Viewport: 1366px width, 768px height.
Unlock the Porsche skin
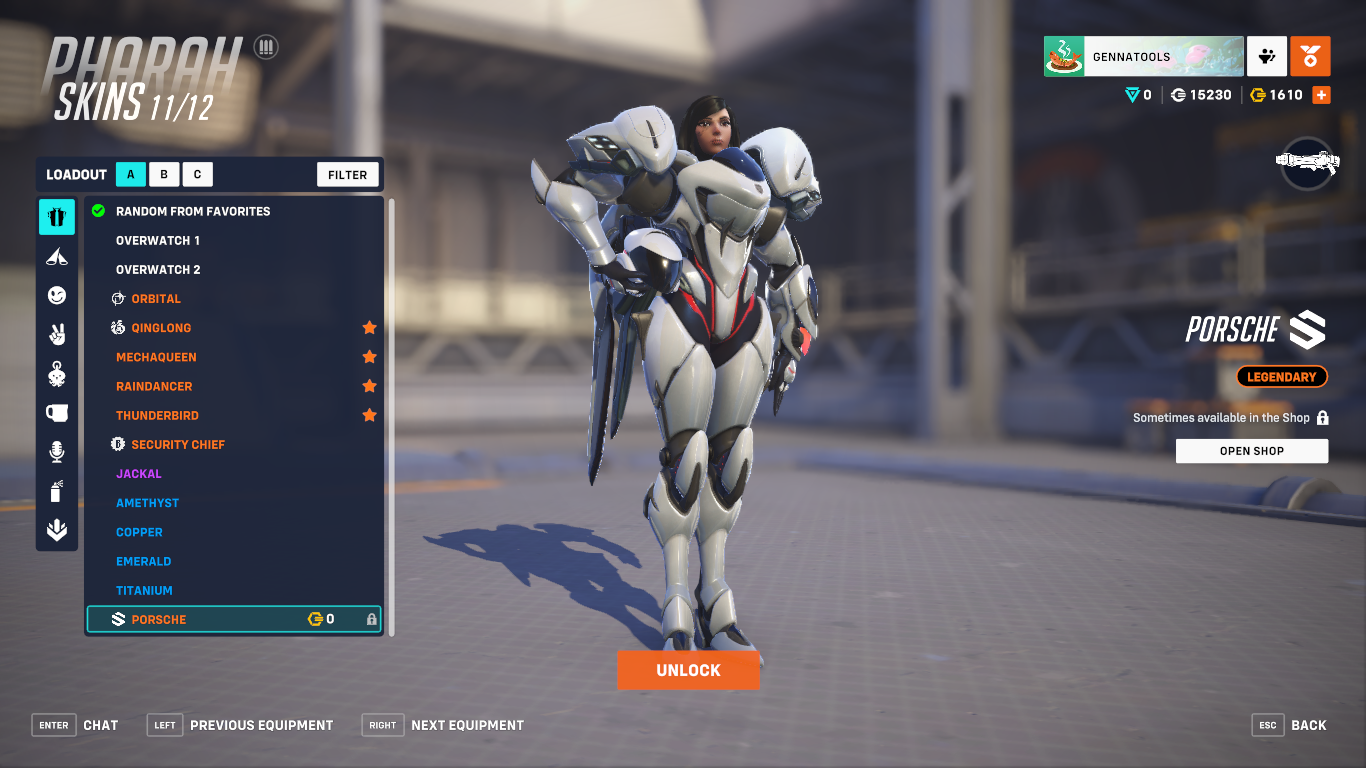pos(688,670)
